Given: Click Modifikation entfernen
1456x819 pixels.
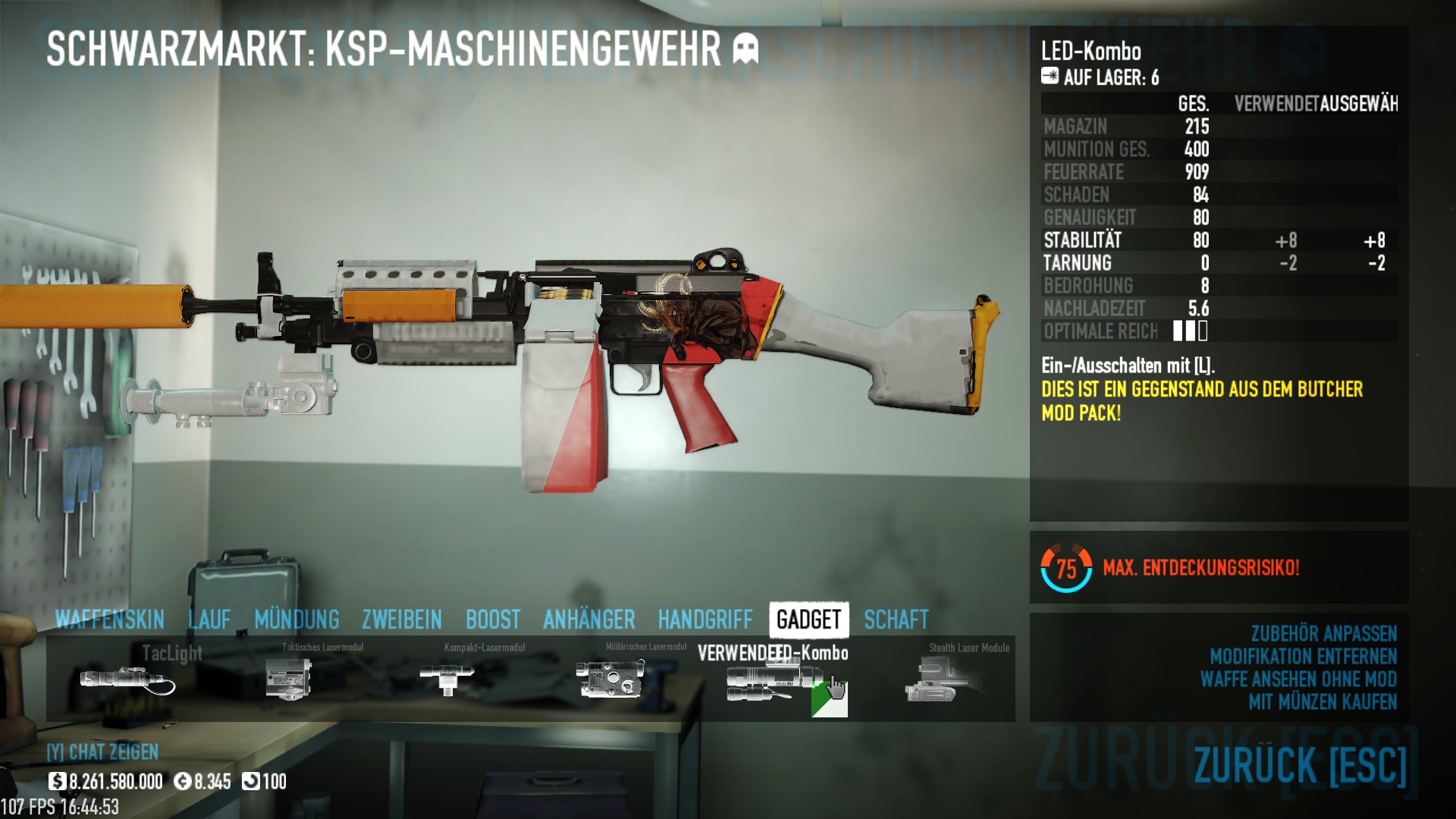Looking at the screenshot, I should click(1303, 656).
